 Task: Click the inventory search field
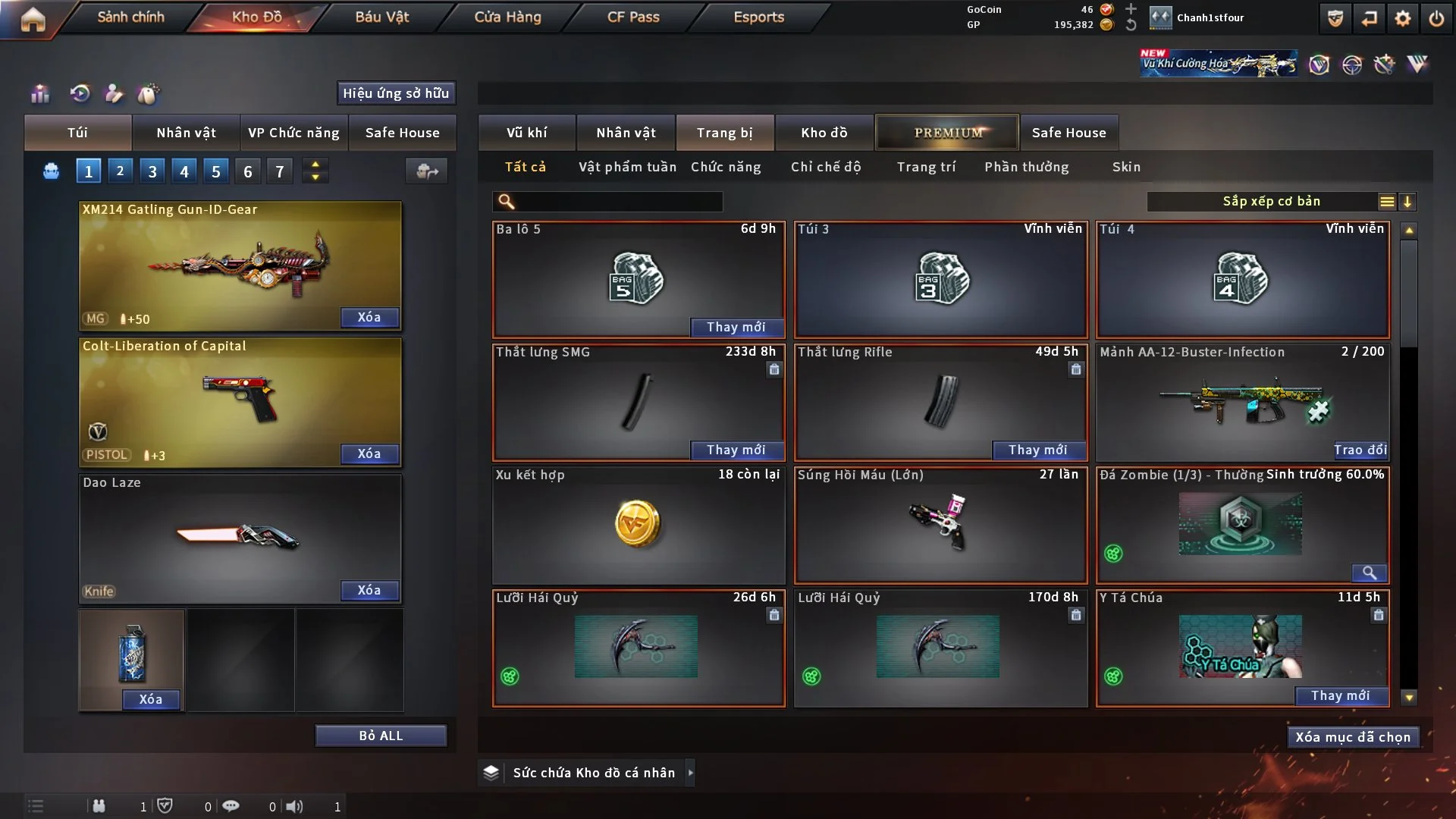(x=618, y=202)
